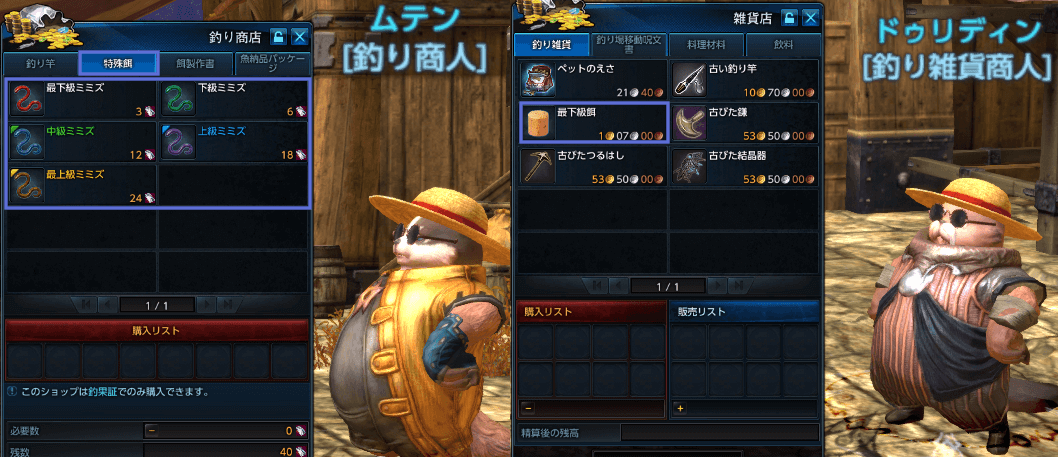The height and width of the screenshot is (457, 1058).
Task: Close the 雑貨店 shop window
Action: click(809, 18)
